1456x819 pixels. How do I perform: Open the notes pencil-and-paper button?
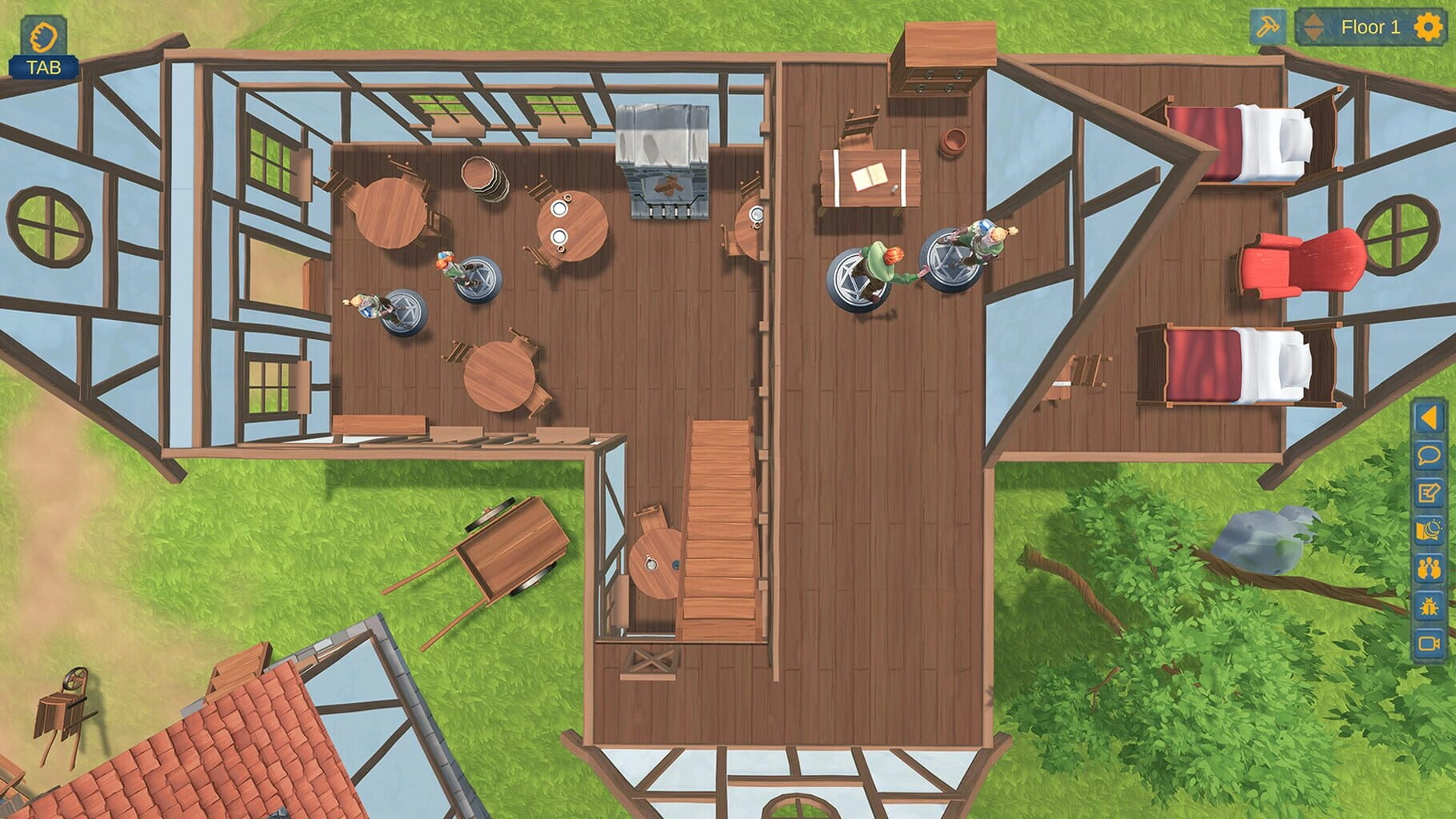(x=1428, y=493)
